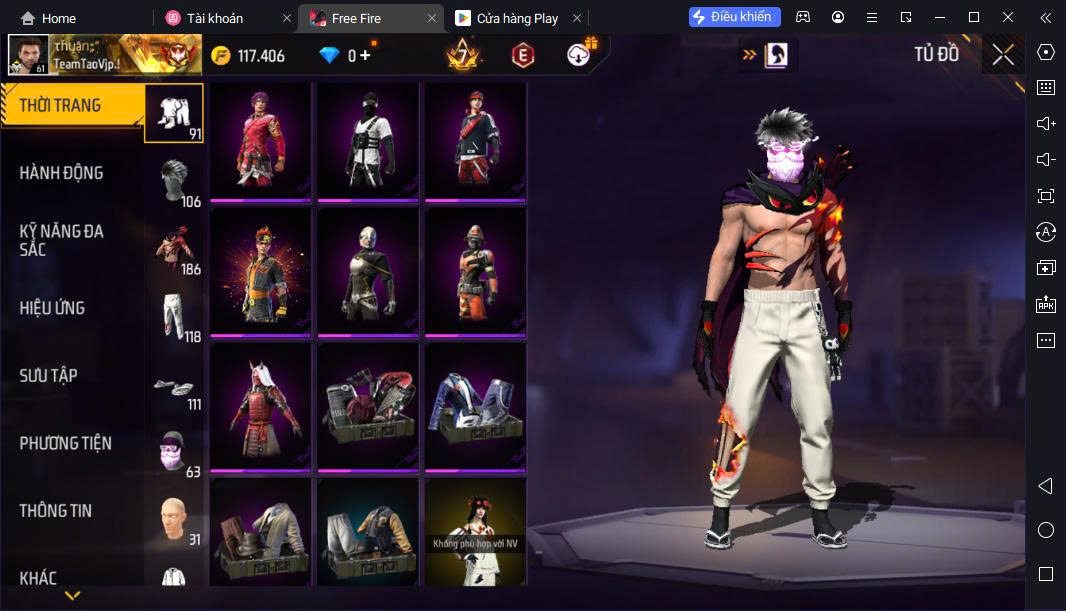Screen dimensions: 1066x611
Task: Select the blue denim jacket bundle crate
Action: [476, 407]
